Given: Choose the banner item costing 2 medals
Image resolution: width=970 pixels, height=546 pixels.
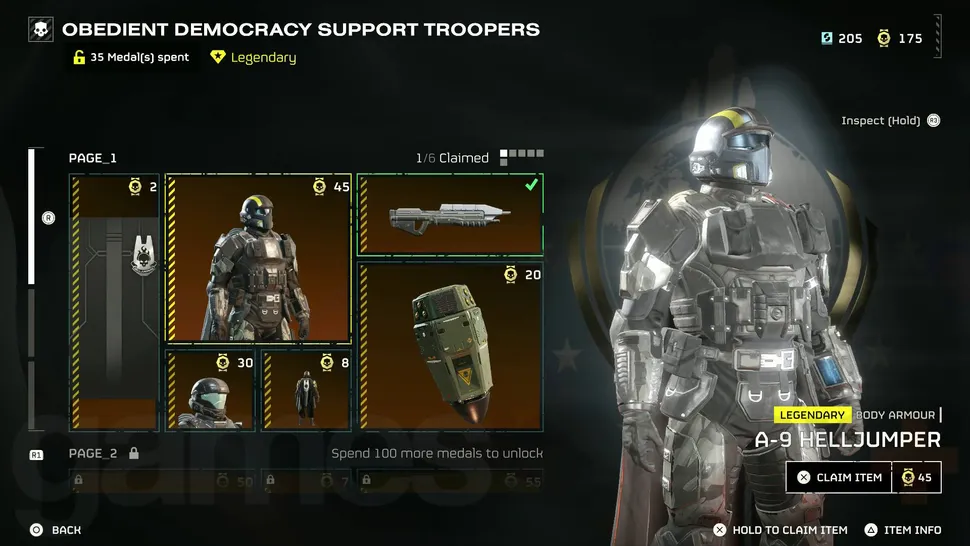Looking at the screenshot, I should pos(114,302).
